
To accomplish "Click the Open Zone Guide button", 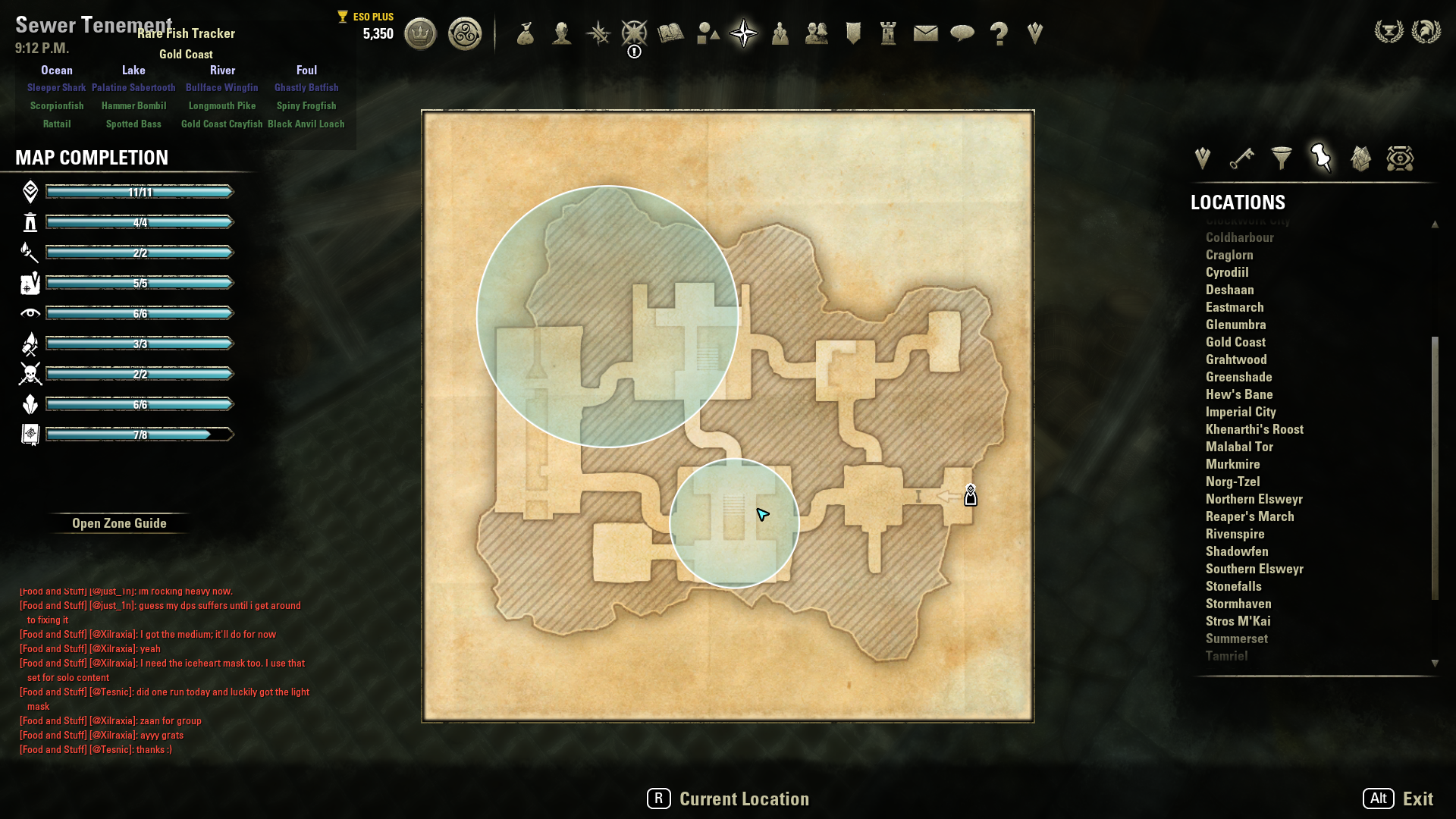I will click(119, 523).
